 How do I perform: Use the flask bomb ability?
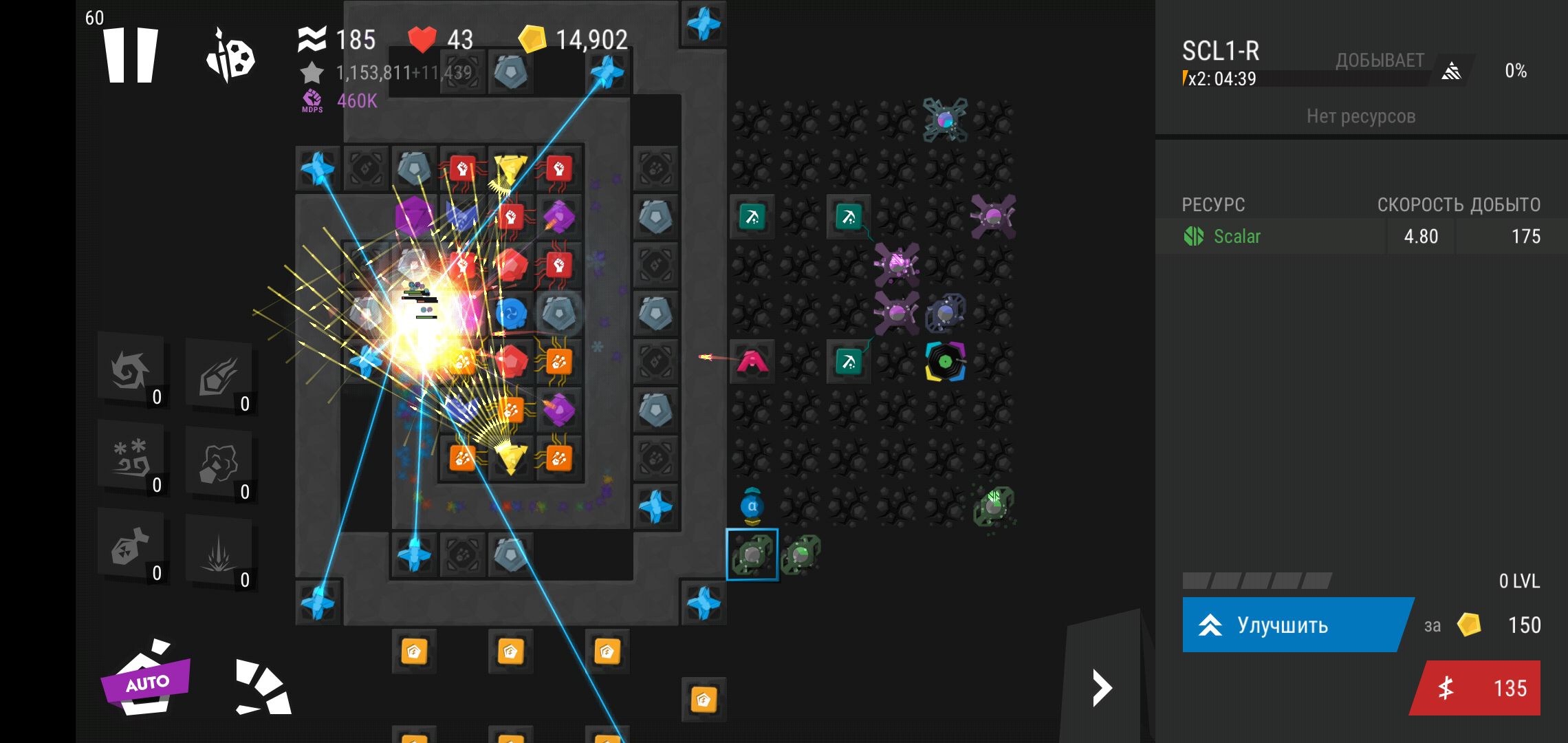[131, 547]
